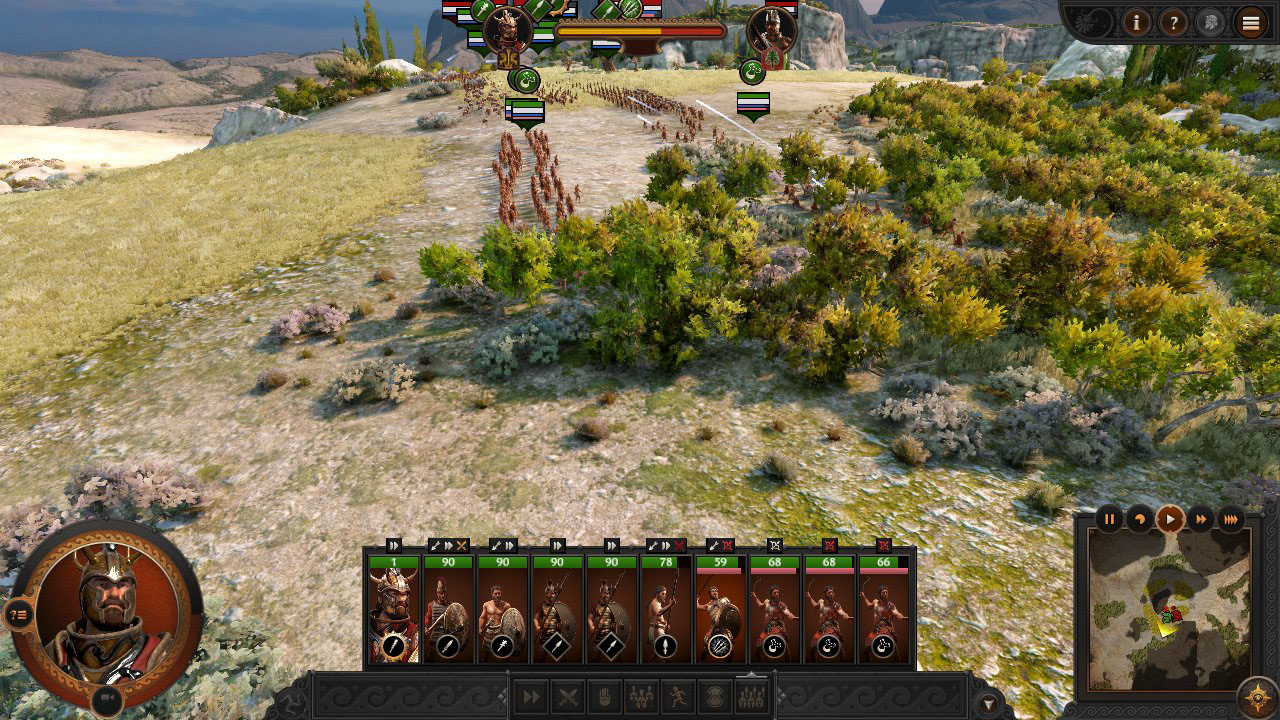Toggle the list button beside general portrait
Viewport: 1280px width, 720px height.
pos(18,614)
